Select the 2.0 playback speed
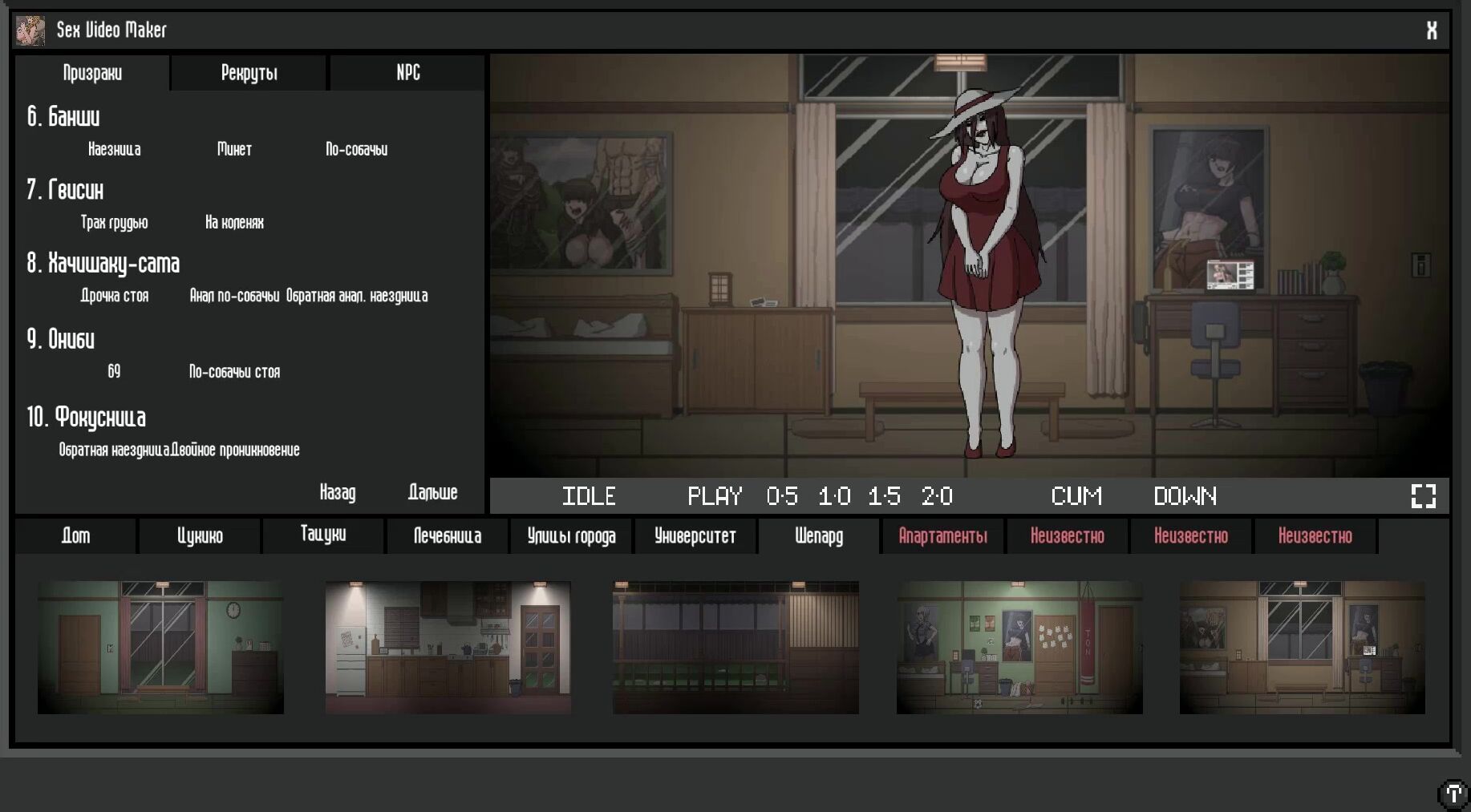 click(x=937, y=496)
